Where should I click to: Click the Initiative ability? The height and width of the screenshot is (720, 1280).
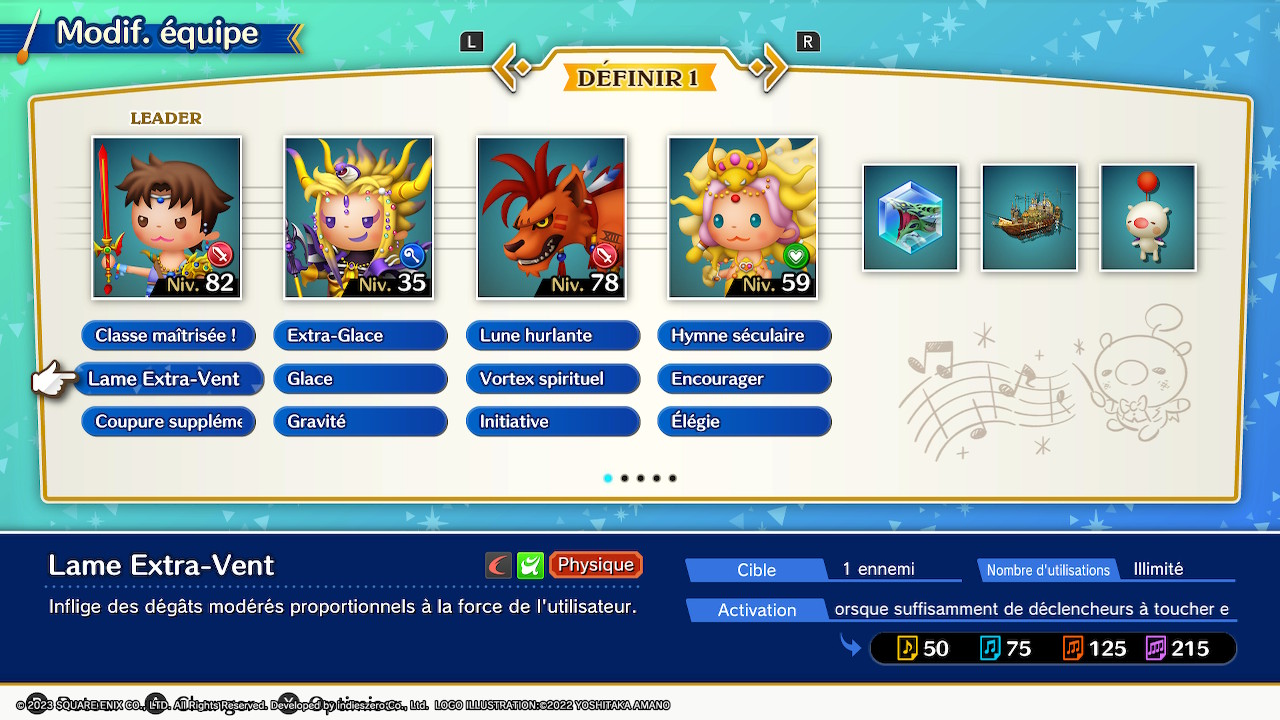tap(552, 422)
